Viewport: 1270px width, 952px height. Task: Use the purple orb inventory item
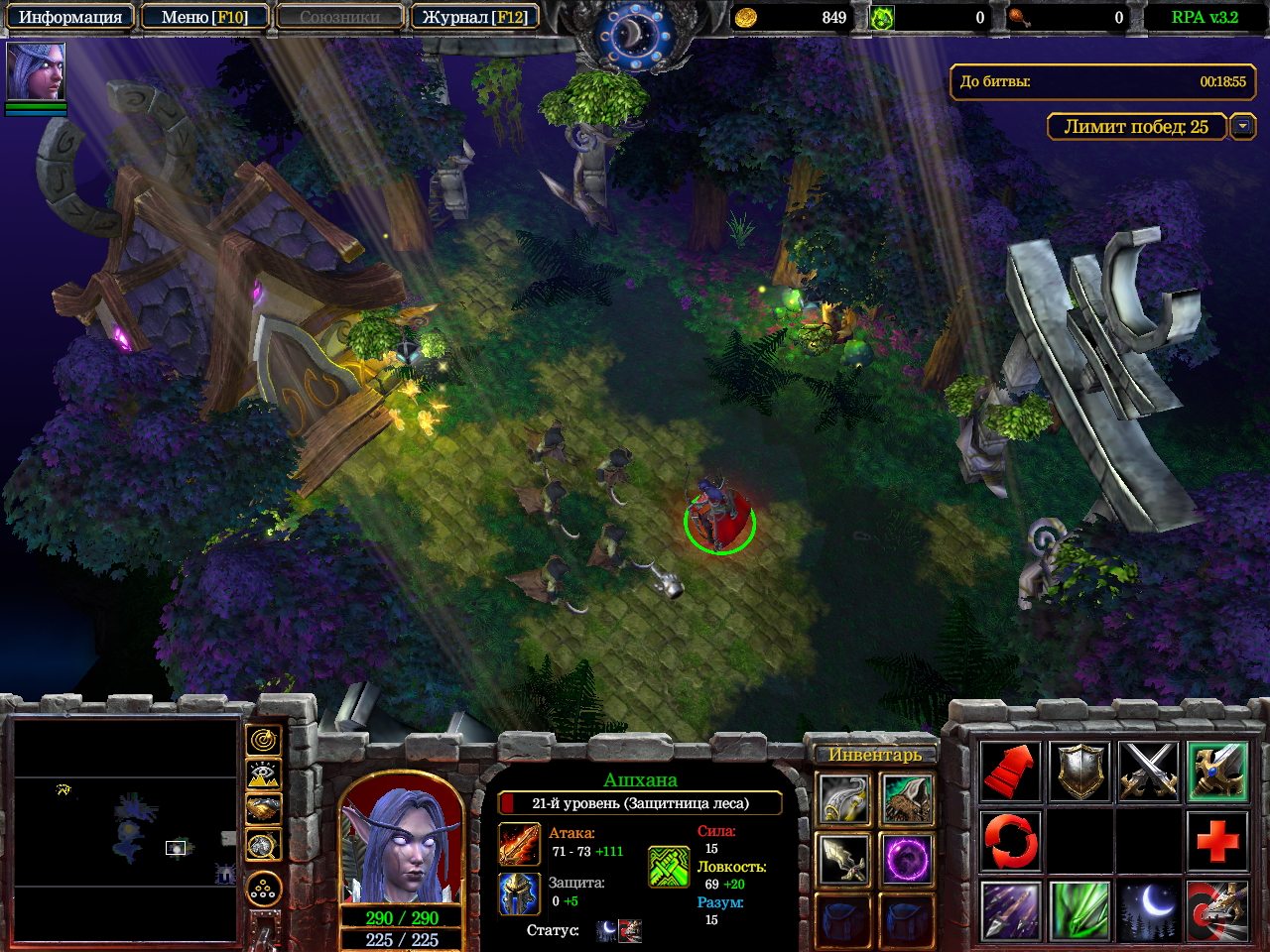click(906, 859)
